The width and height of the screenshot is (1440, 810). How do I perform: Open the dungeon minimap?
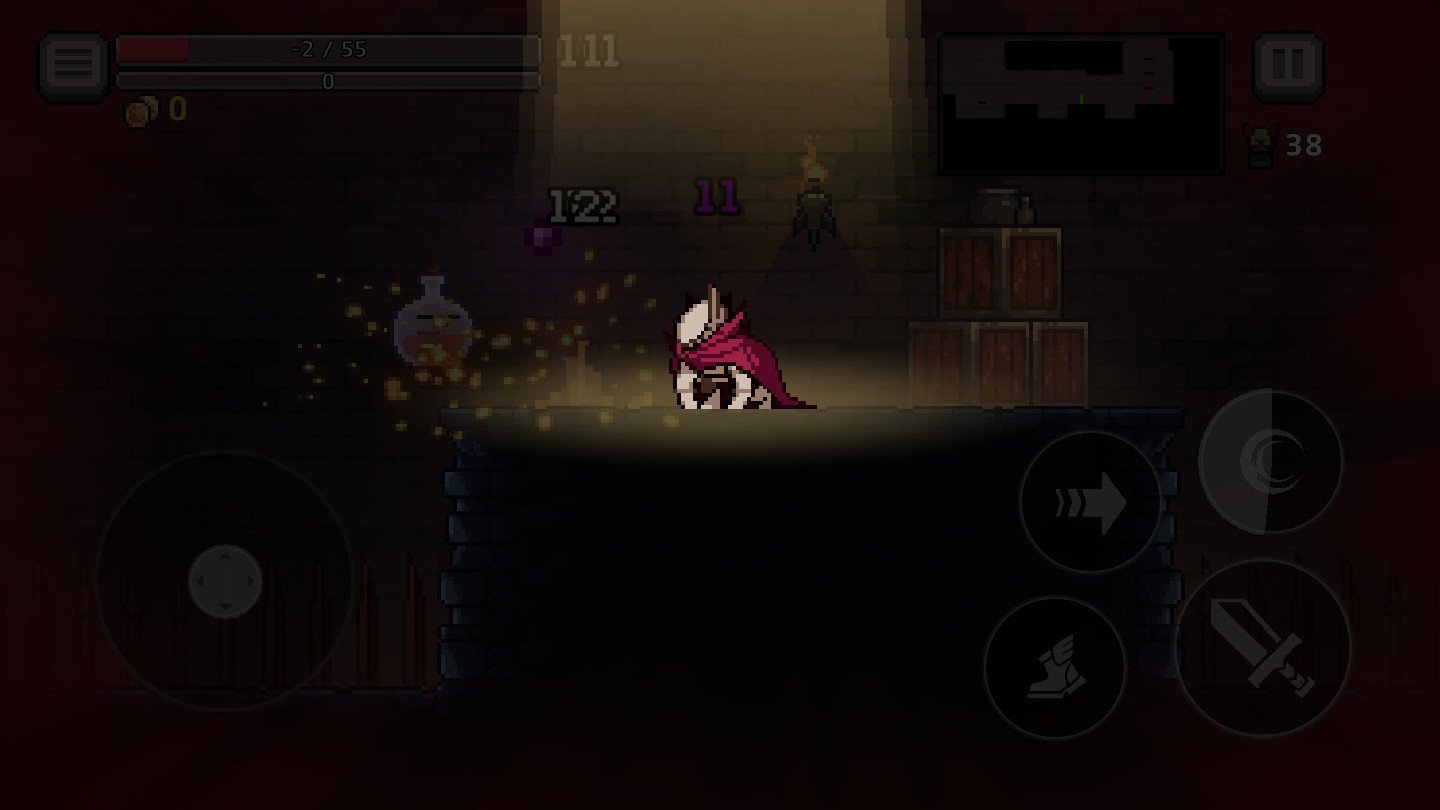point(1081,103)
